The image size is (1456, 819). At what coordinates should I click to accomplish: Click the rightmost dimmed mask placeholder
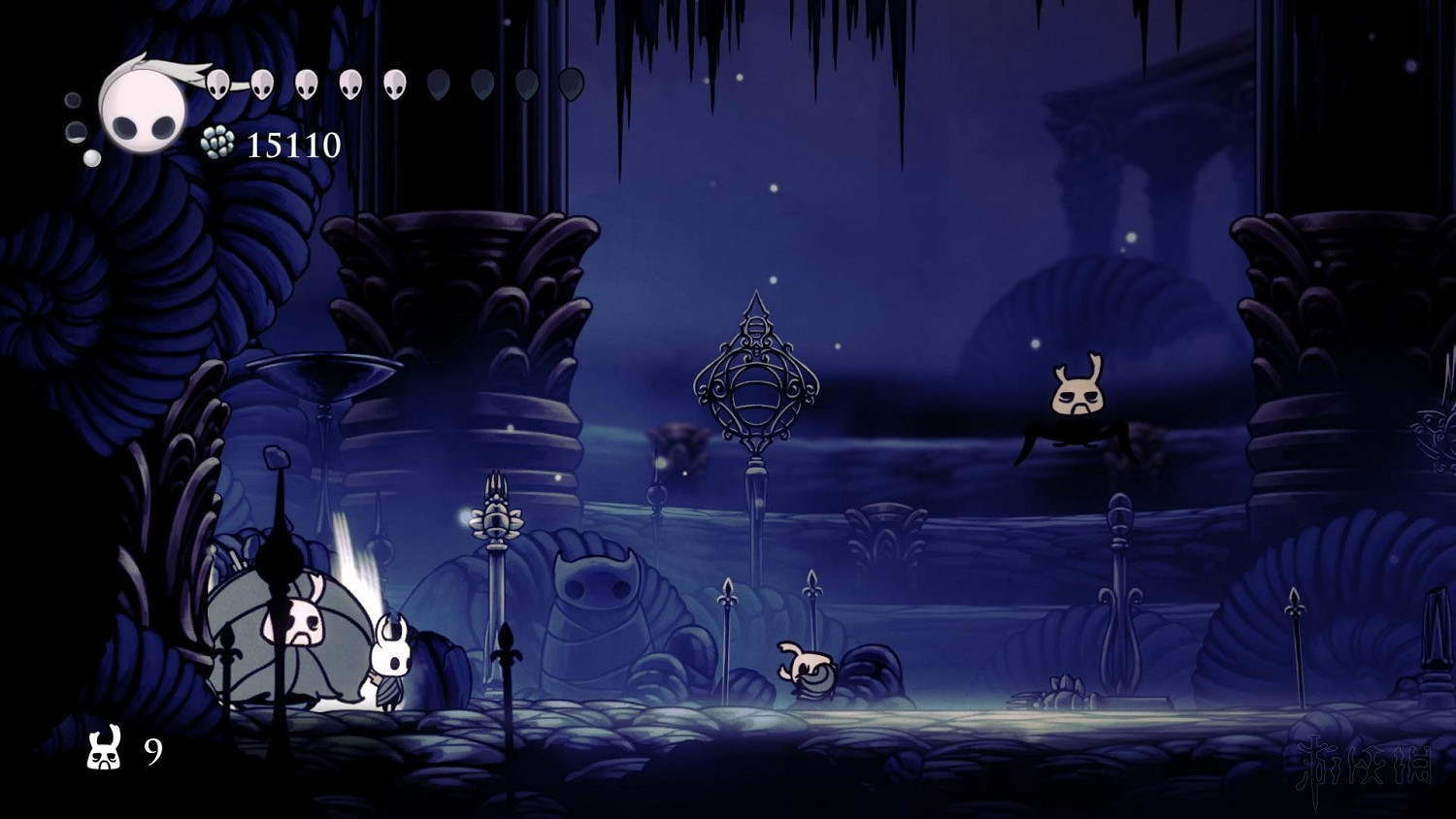coord(571,84)
